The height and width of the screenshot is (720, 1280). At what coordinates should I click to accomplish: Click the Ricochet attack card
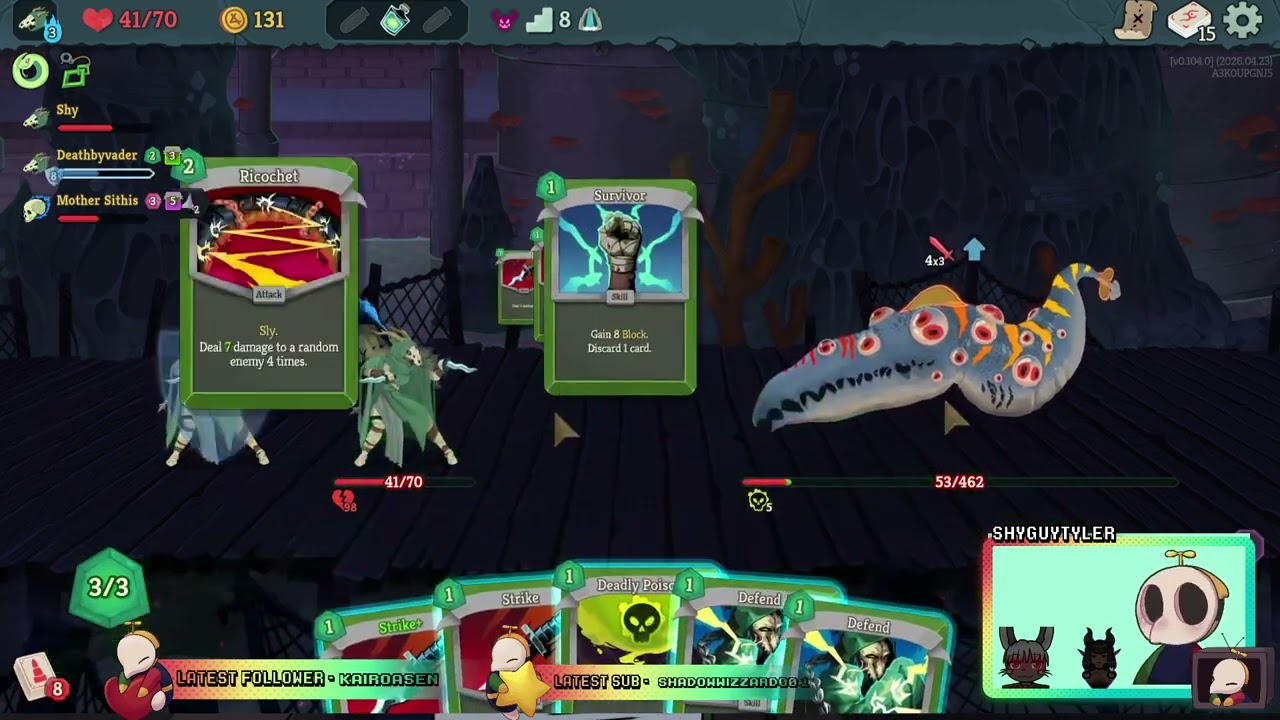pos(269,285)
